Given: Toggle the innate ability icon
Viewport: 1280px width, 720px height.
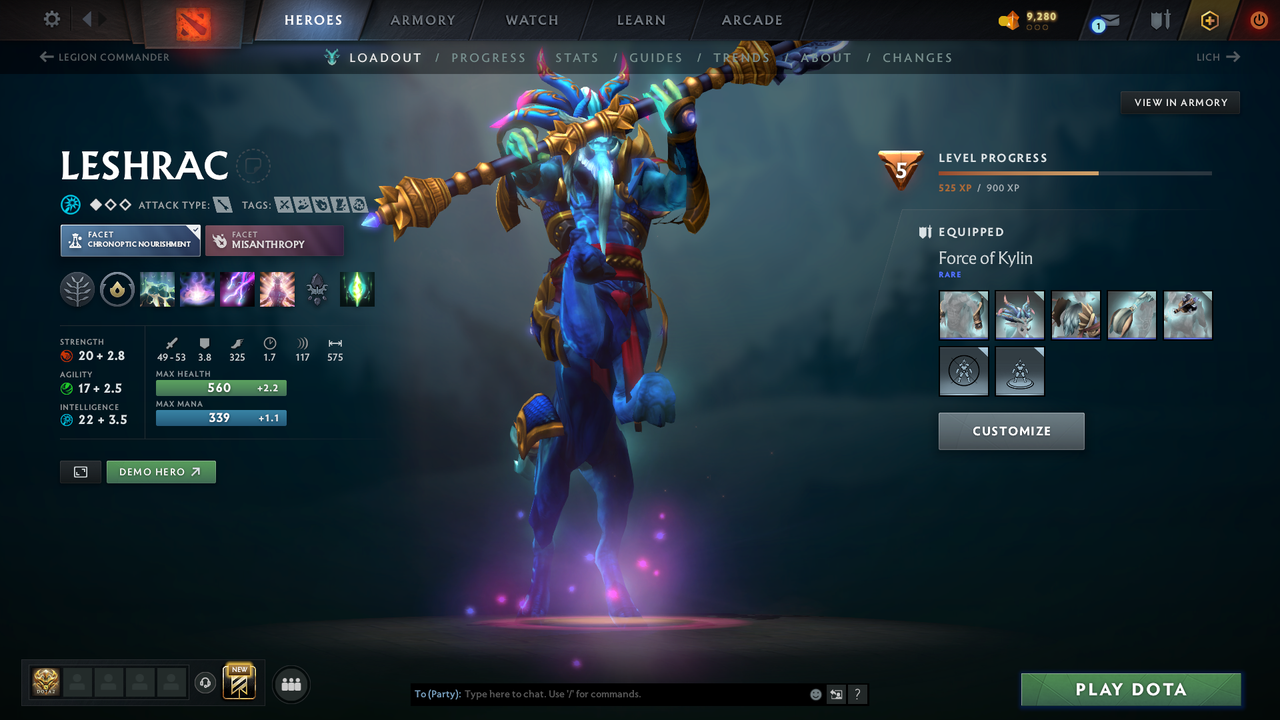Looking at the screenshot, I should tap(77, 289).
